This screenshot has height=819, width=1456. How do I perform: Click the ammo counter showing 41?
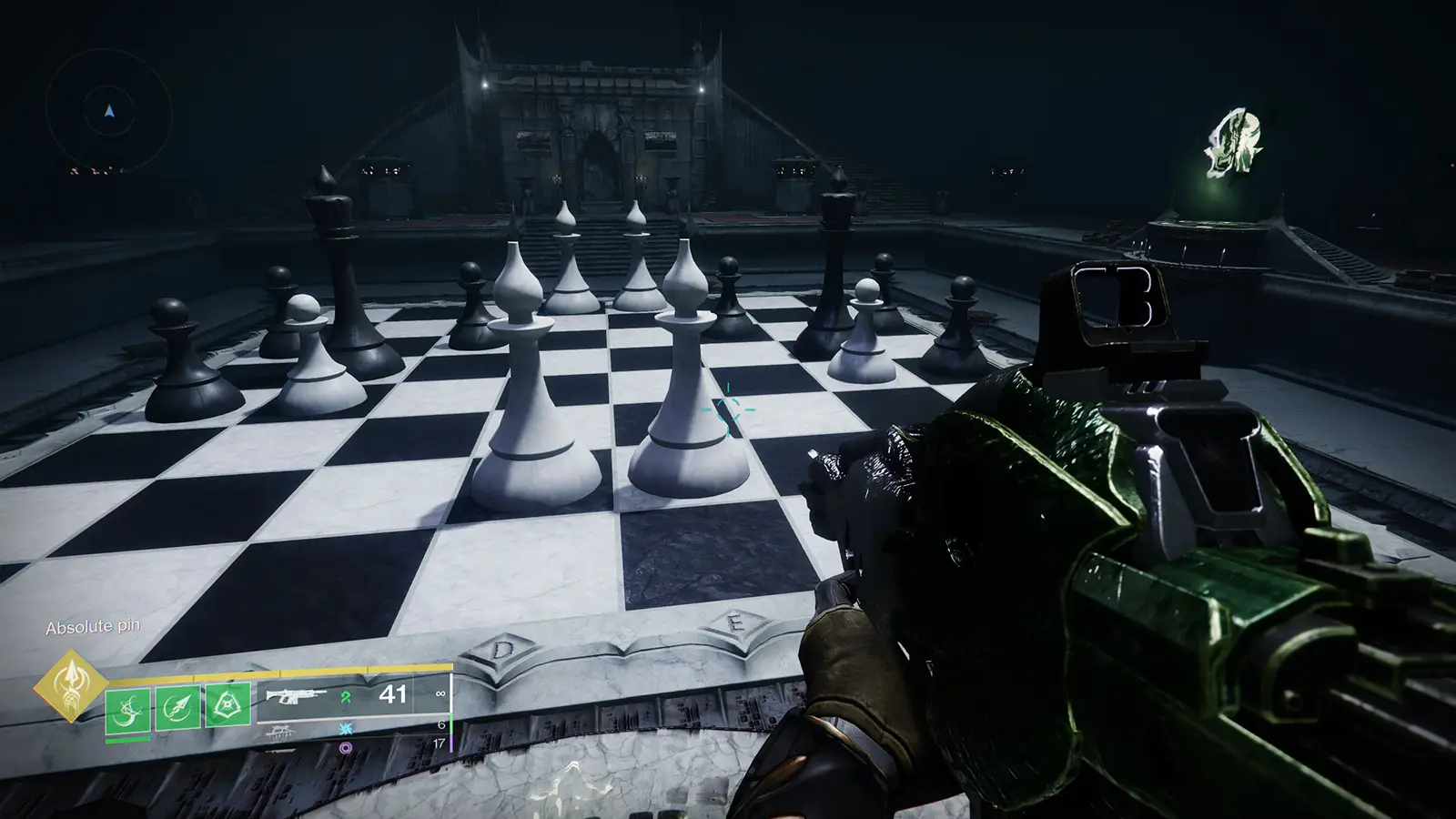pyautogui.click(x=394, y=694)
